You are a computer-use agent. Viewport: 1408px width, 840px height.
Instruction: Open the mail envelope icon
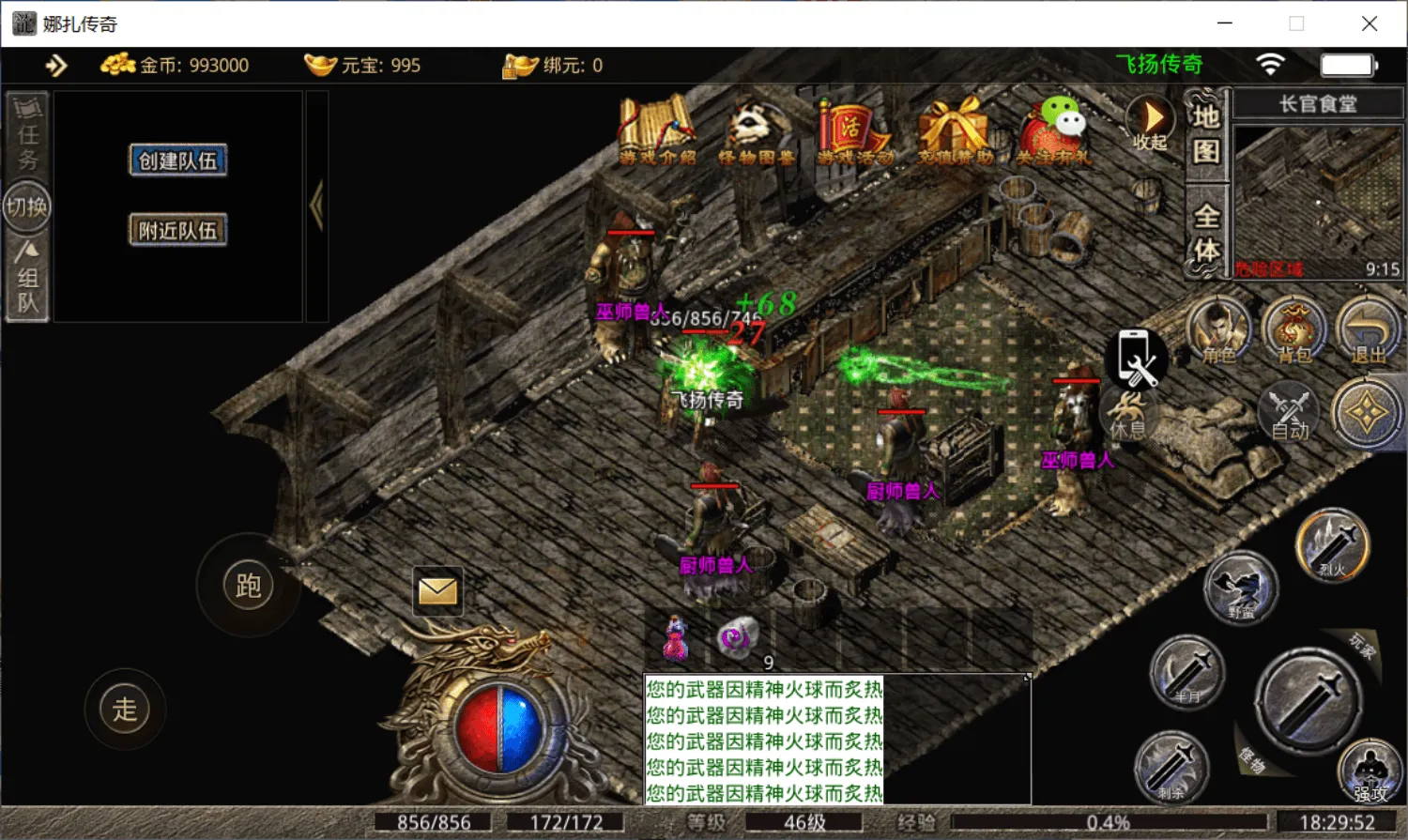[x=437, y=591]
